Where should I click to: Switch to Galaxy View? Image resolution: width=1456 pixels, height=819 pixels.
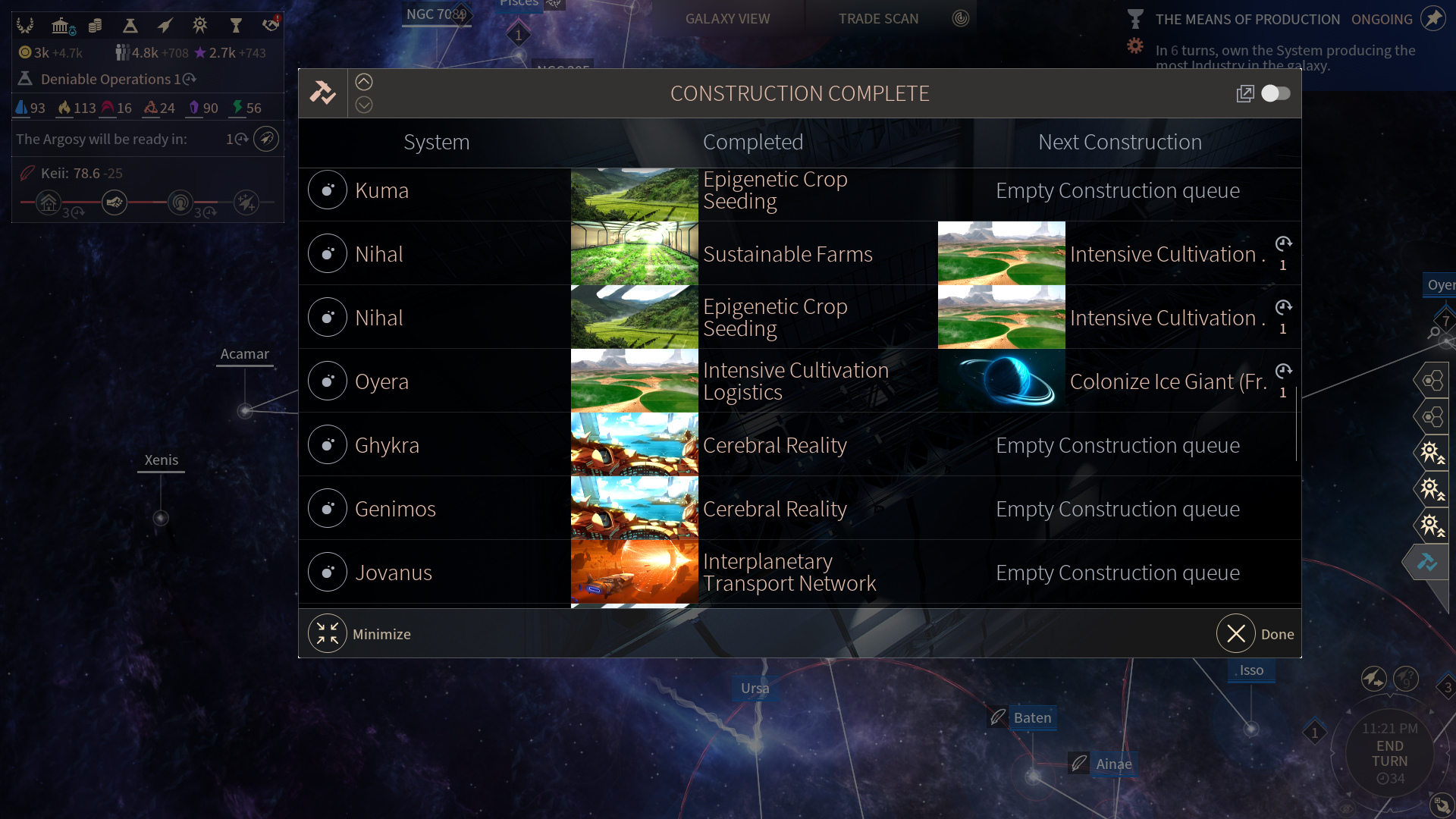(727, 19)
